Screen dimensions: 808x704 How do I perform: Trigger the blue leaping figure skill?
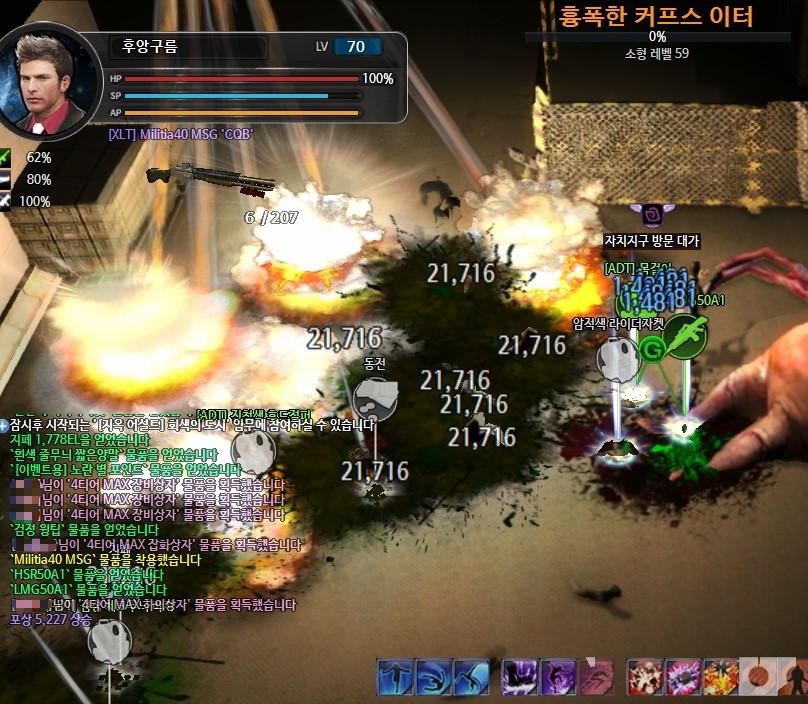(471, 677)
